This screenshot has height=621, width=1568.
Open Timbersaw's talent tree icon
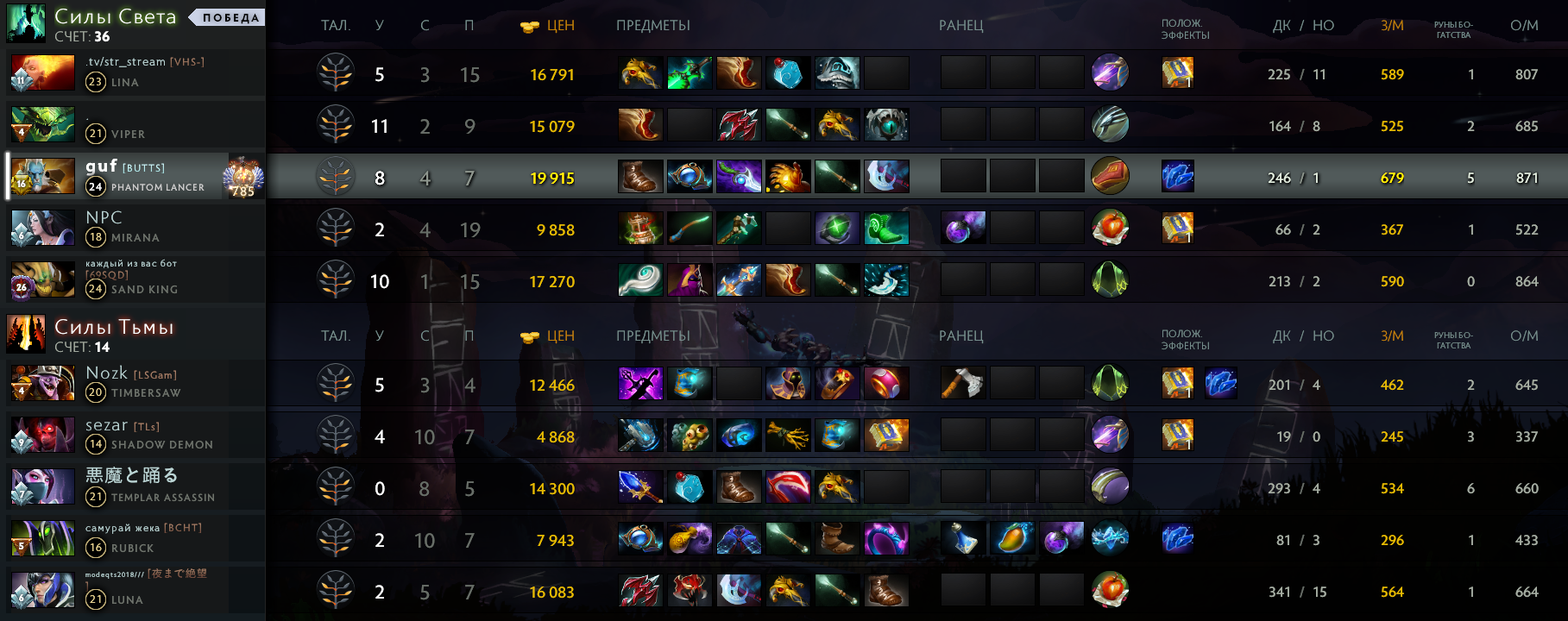click(336, 385)
